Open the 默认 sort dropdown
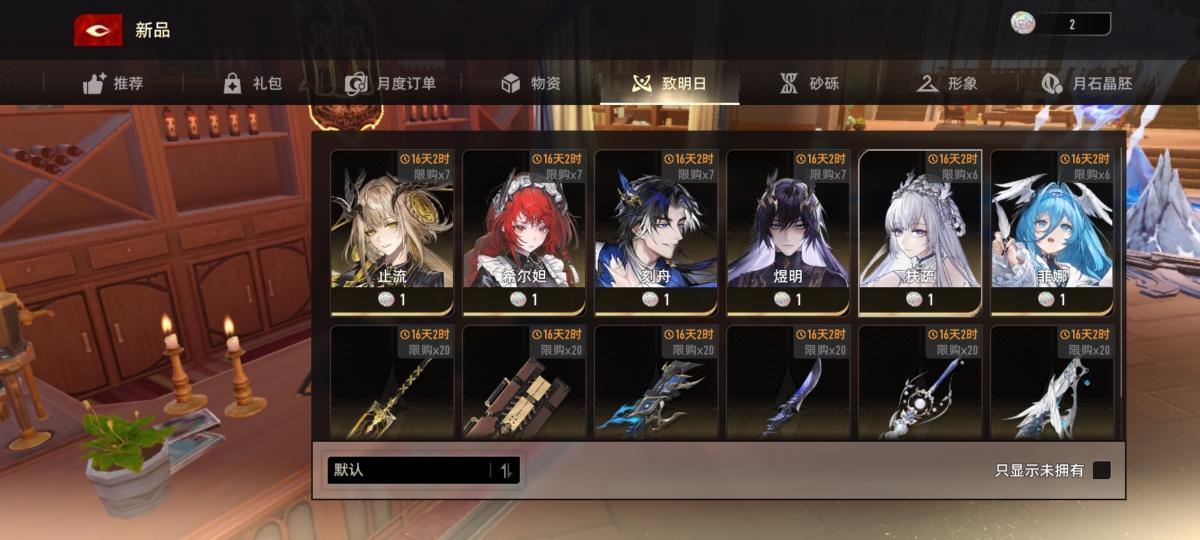This screenshot has height=540, width=1200. (423, 470)
